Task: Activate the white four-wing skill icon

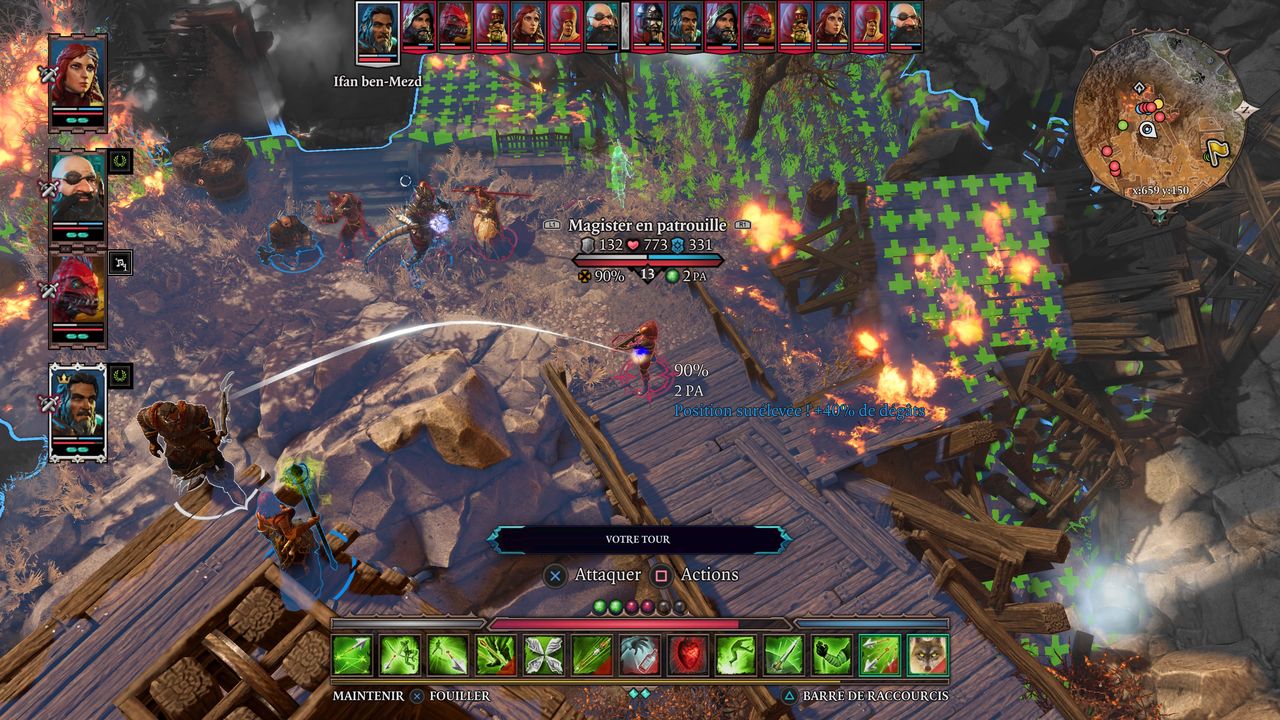Action: coord(544,655)
